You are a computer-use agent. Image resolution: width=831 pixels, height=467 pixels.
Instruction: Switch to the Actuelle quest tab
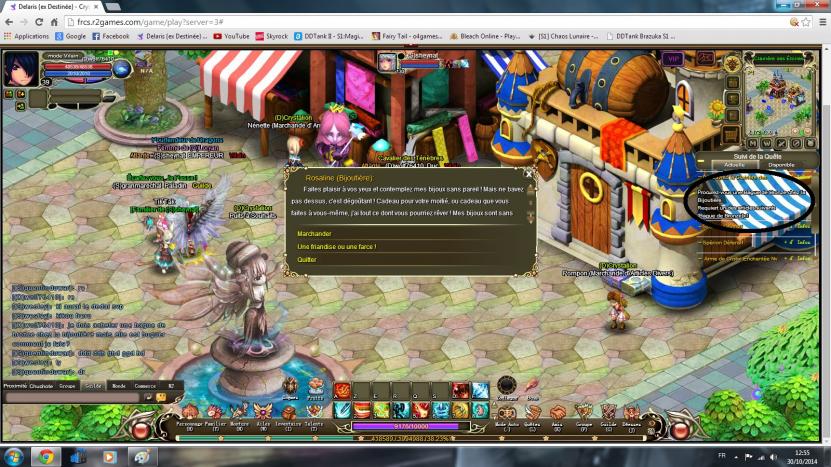point(733,165)
